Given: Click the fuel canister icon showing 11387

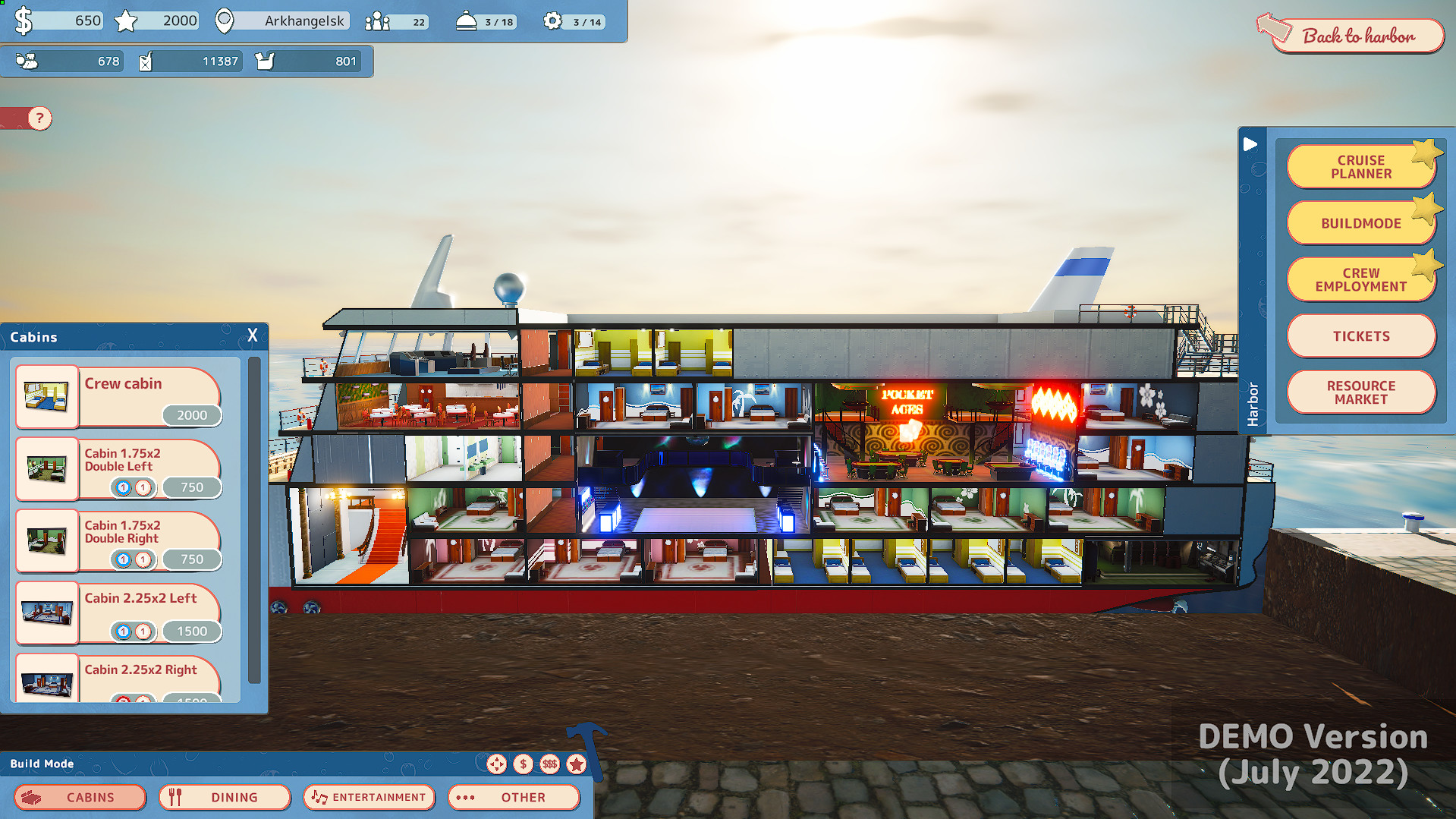Looking at the screenshot, I should pyautogui.click(x=145, y=61).
